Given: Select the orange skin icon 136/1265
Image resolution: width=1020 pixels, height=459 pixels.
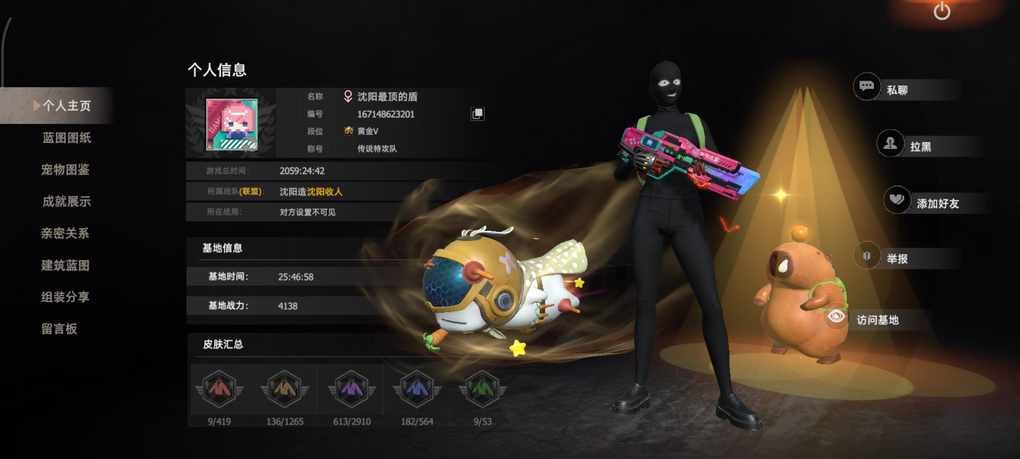Looking at the screenshot, I should [285, 390].
